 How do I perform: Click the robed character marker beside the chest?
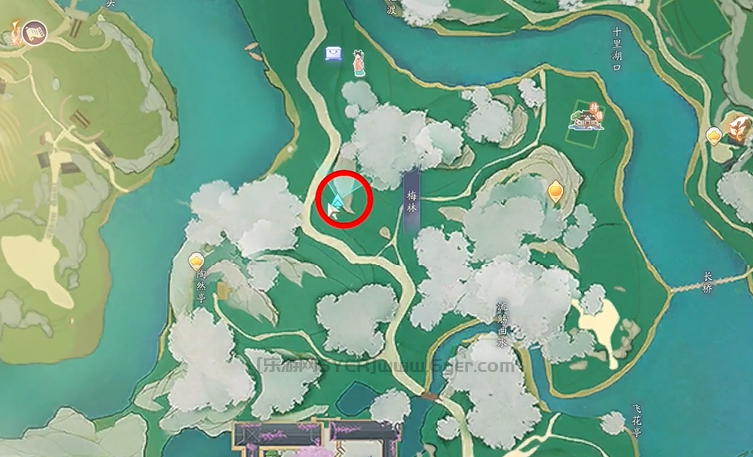[x=356, y=63]
